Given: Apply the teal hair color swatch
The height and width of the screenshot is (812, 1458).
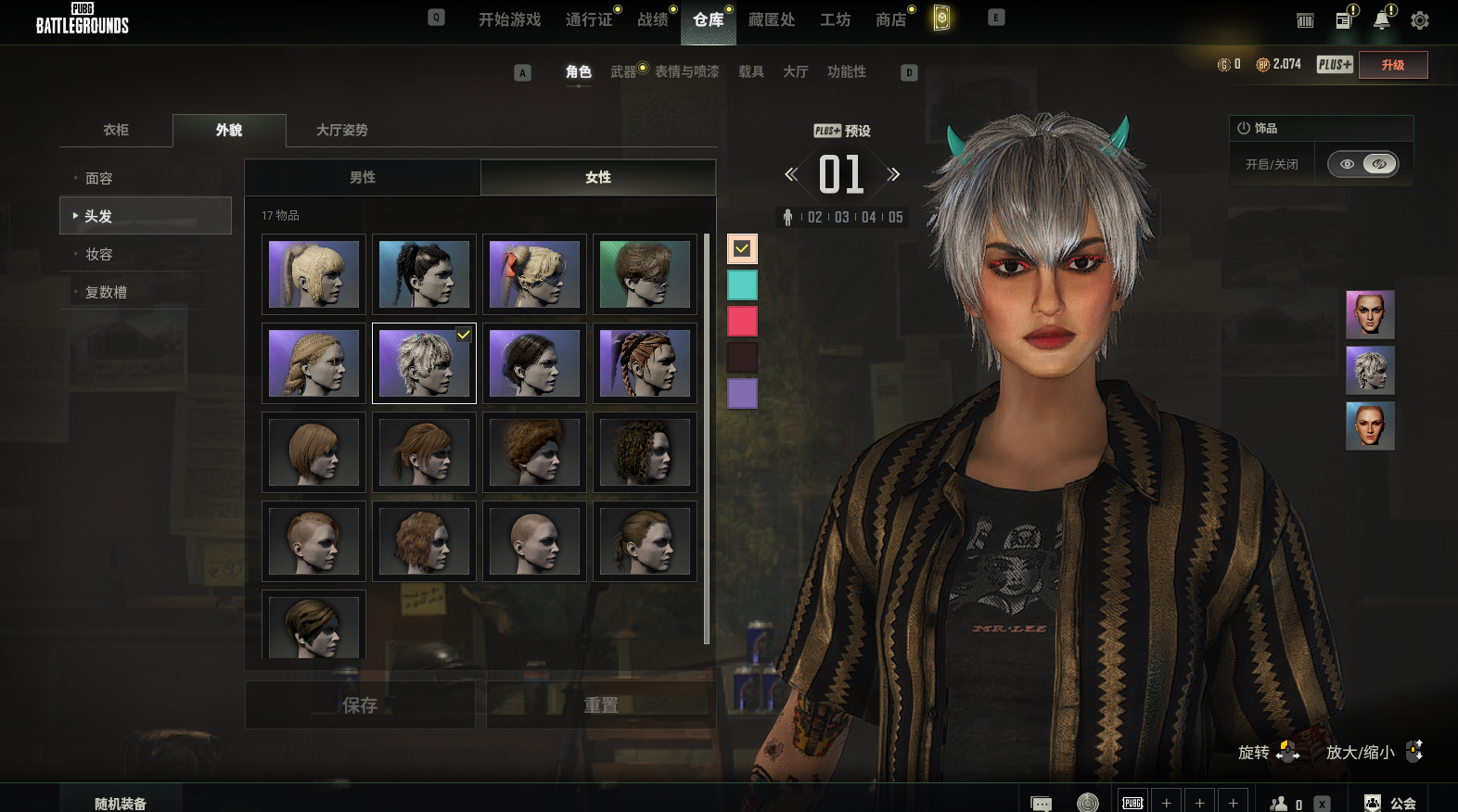Looking at the screenshot, I should click(x=742, y=285).
